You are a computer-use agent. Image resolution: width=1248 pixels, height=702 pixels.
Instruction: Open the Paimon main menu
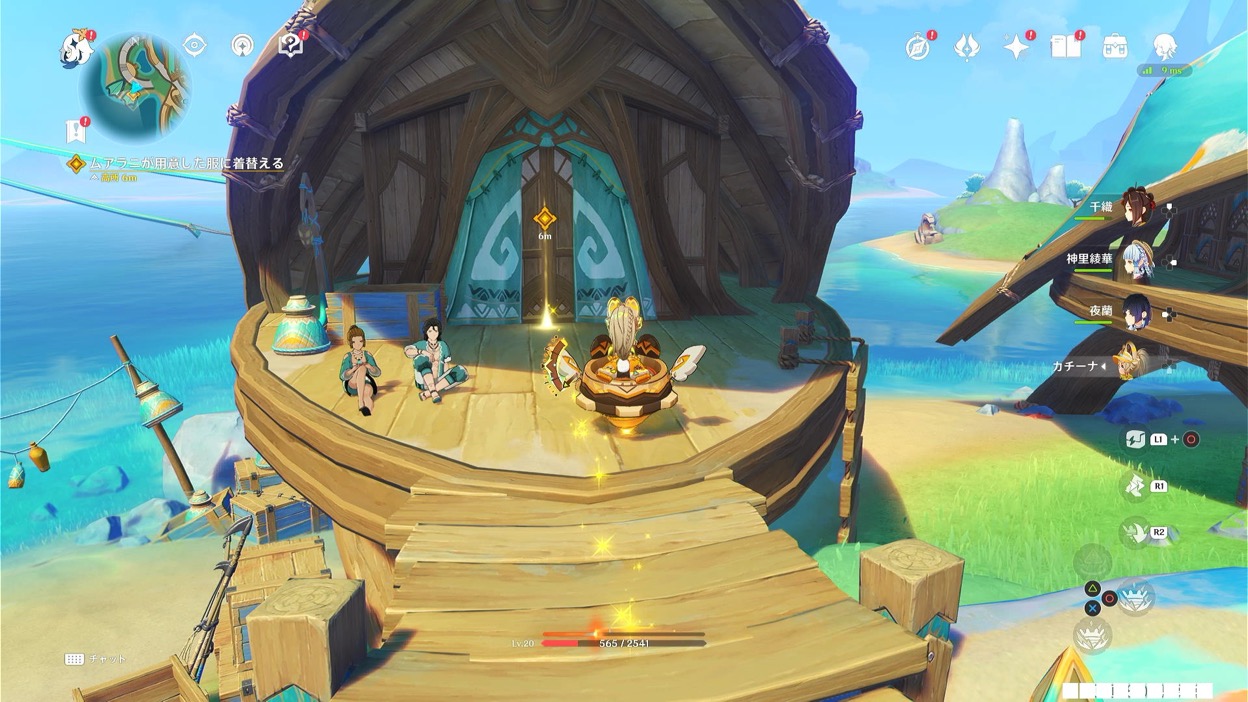(75, 44)
